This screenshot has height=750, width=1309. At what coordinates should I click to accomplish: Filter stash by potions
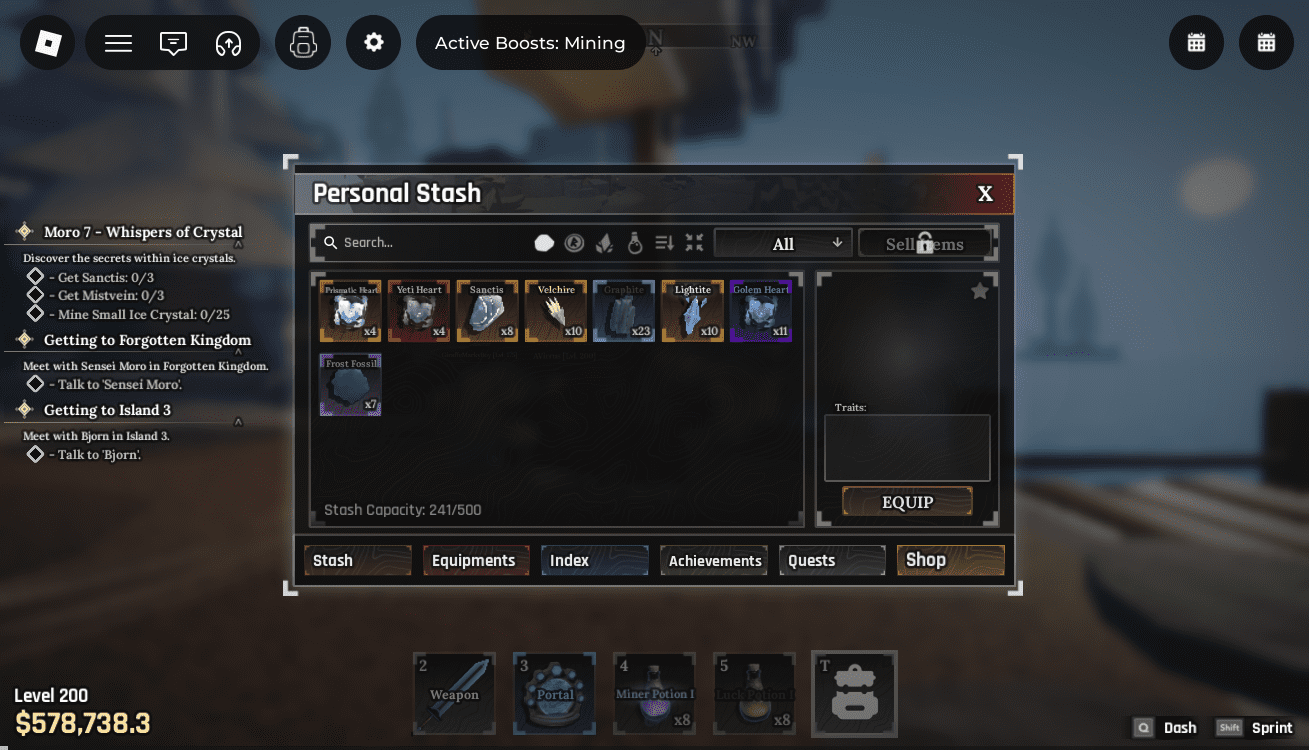(635, 242)
